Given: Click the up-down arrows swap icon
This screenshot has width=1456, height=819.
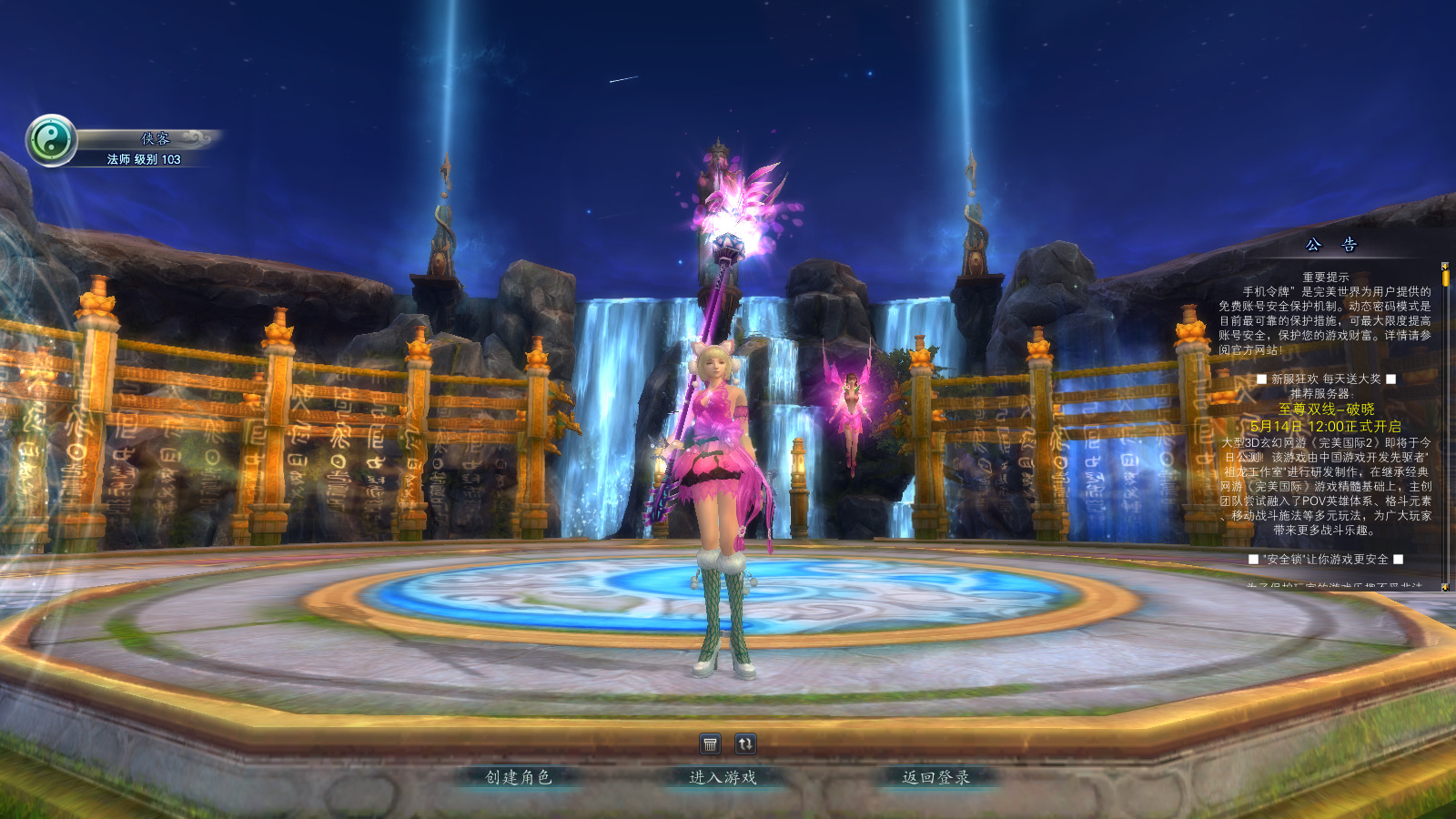Looking at the screenshot, I should [745, 744].
